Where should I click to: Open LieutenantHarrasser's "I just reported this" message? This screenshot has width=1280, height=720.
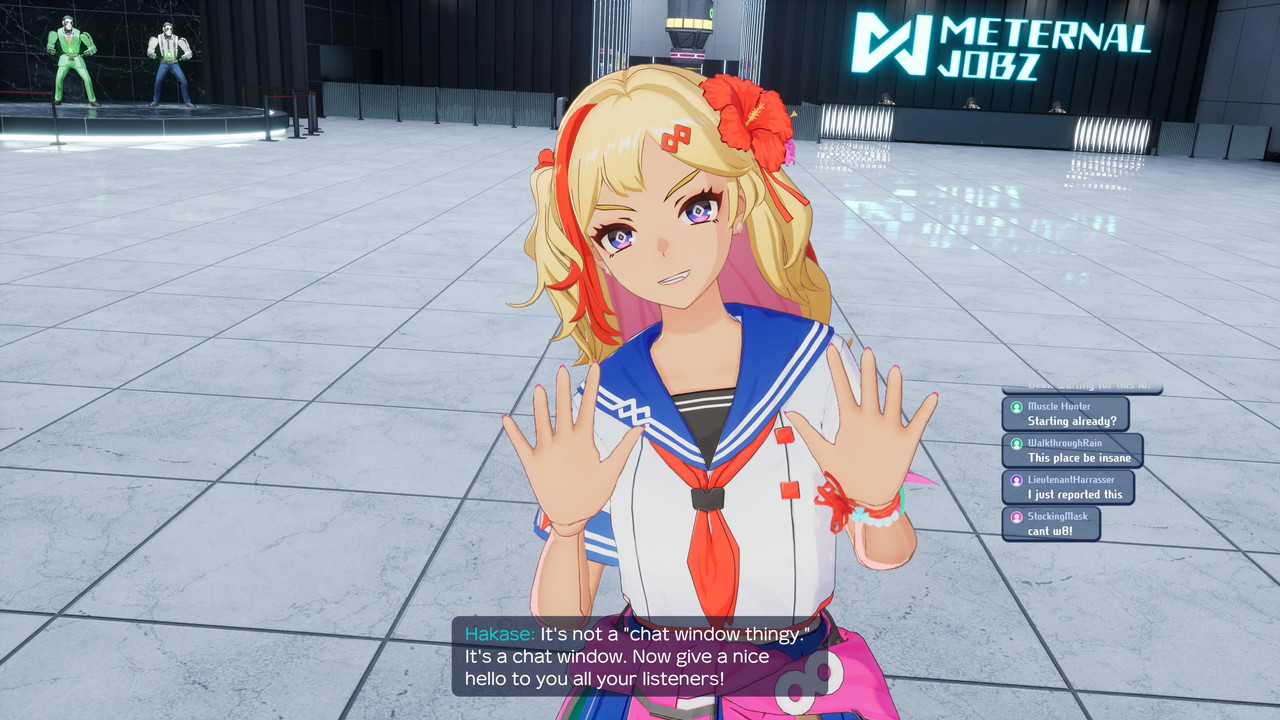pos(1068,487)
